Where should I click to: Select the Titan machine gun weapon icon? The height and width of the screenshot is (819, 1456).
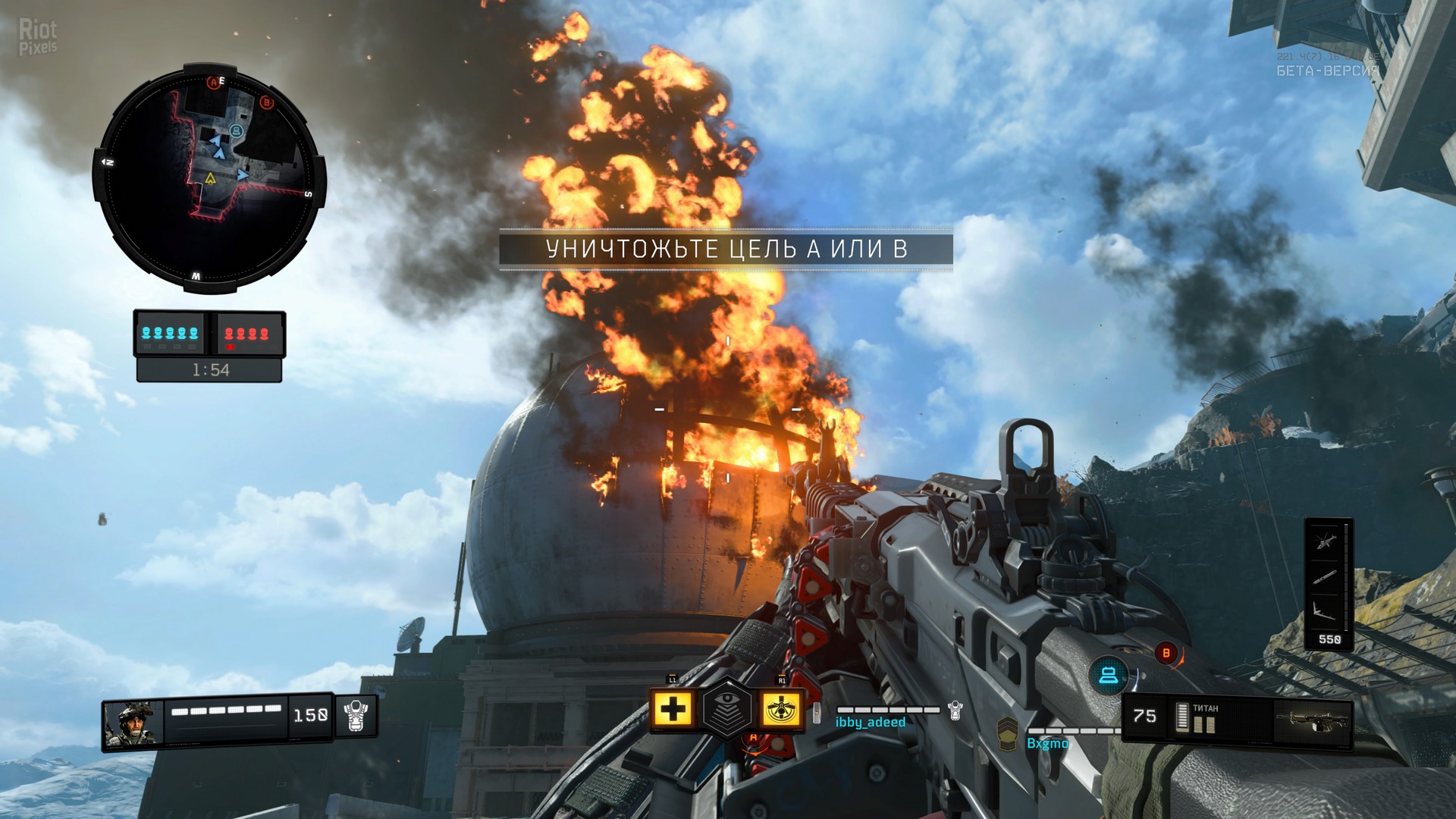[1313, 718]
